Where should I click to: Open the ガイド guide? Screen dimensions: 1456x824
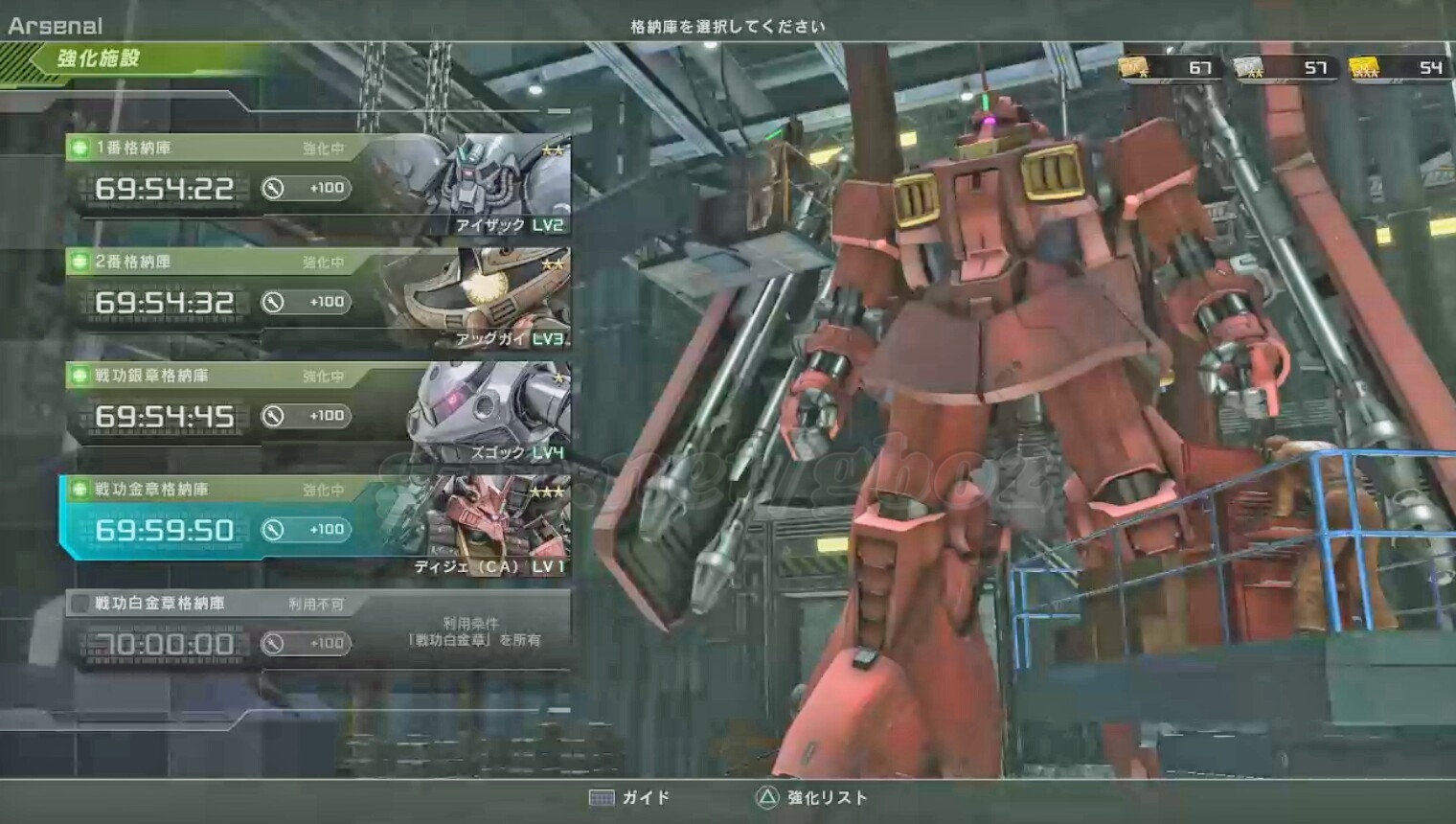point(629,798)
